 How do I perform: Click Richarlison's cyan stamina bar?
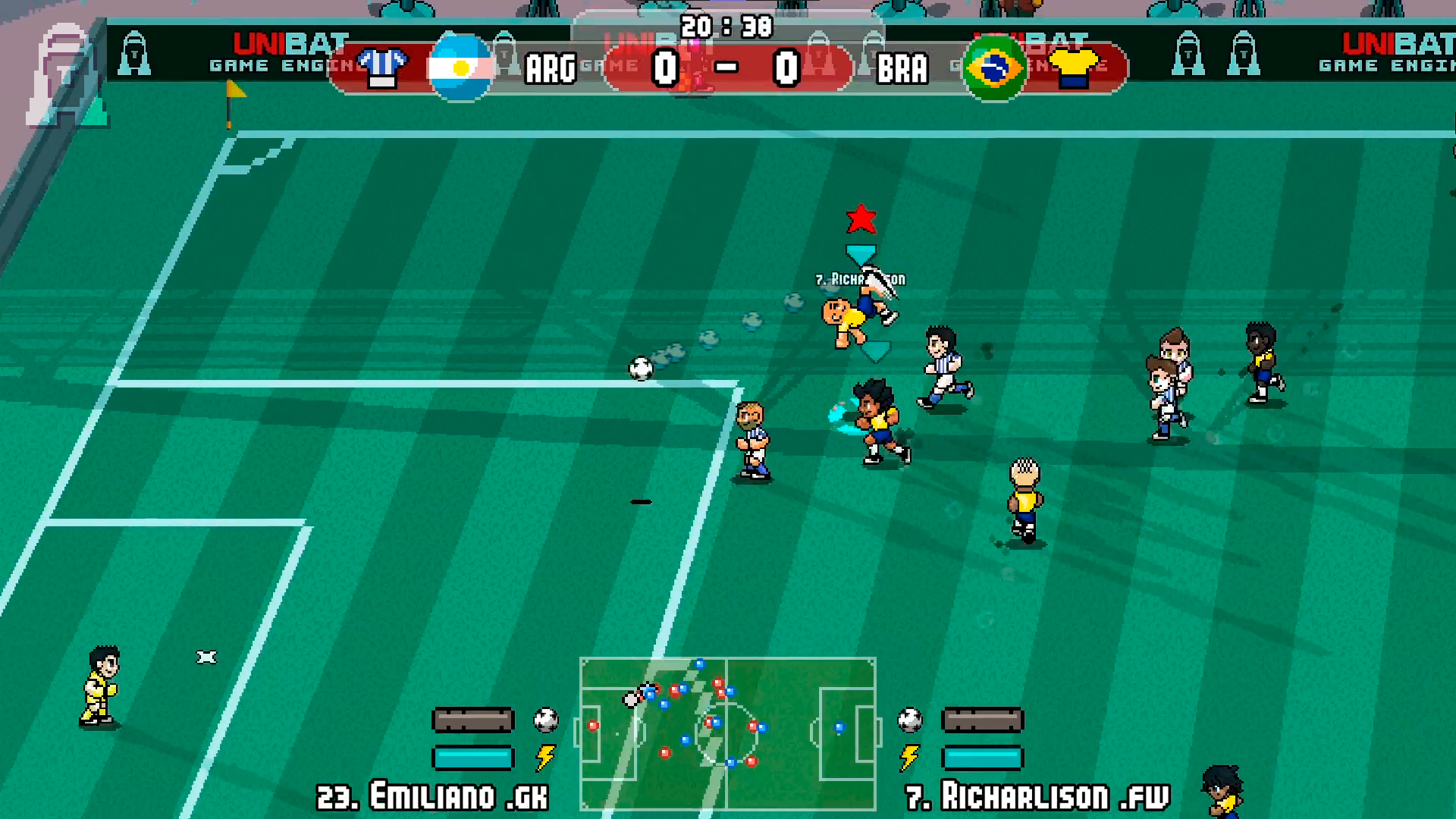pyautogui.click(x=984, y=756)
